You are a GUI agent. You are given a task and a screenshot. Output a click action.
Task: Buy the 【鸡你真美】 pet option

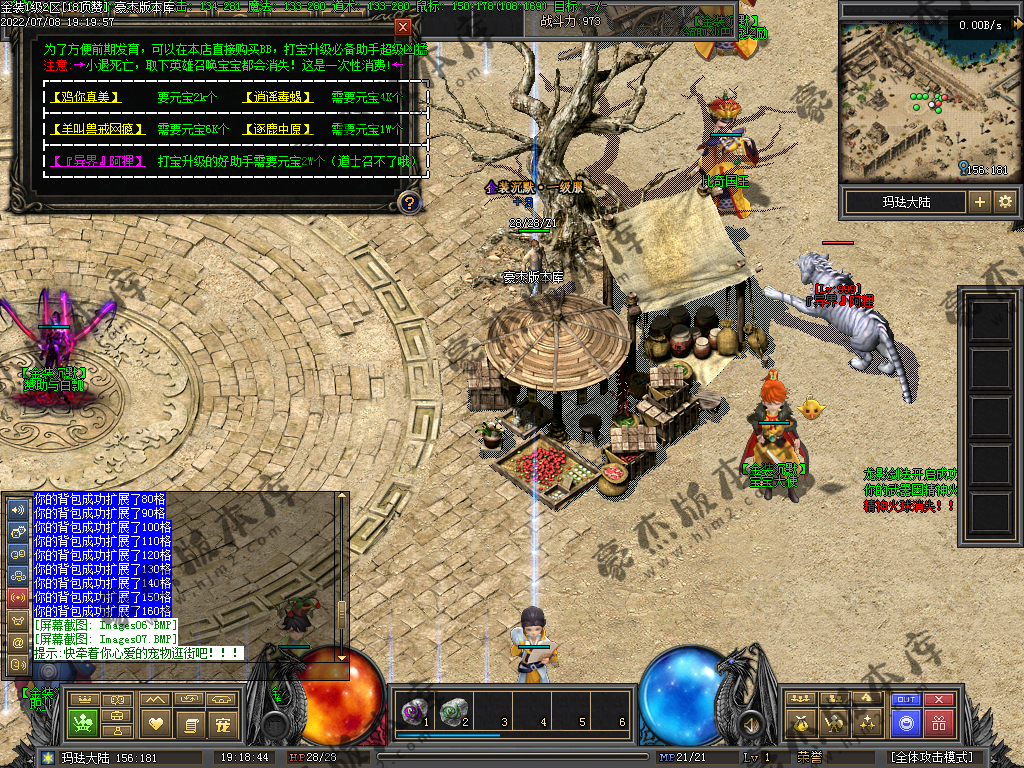[86, 98]
